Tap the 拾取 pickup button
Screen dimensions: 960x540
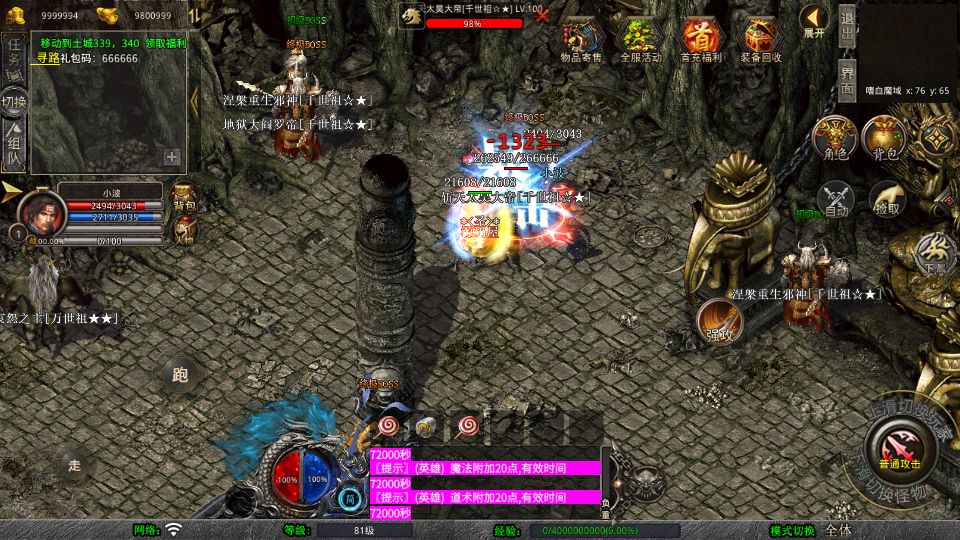(886, 198)
